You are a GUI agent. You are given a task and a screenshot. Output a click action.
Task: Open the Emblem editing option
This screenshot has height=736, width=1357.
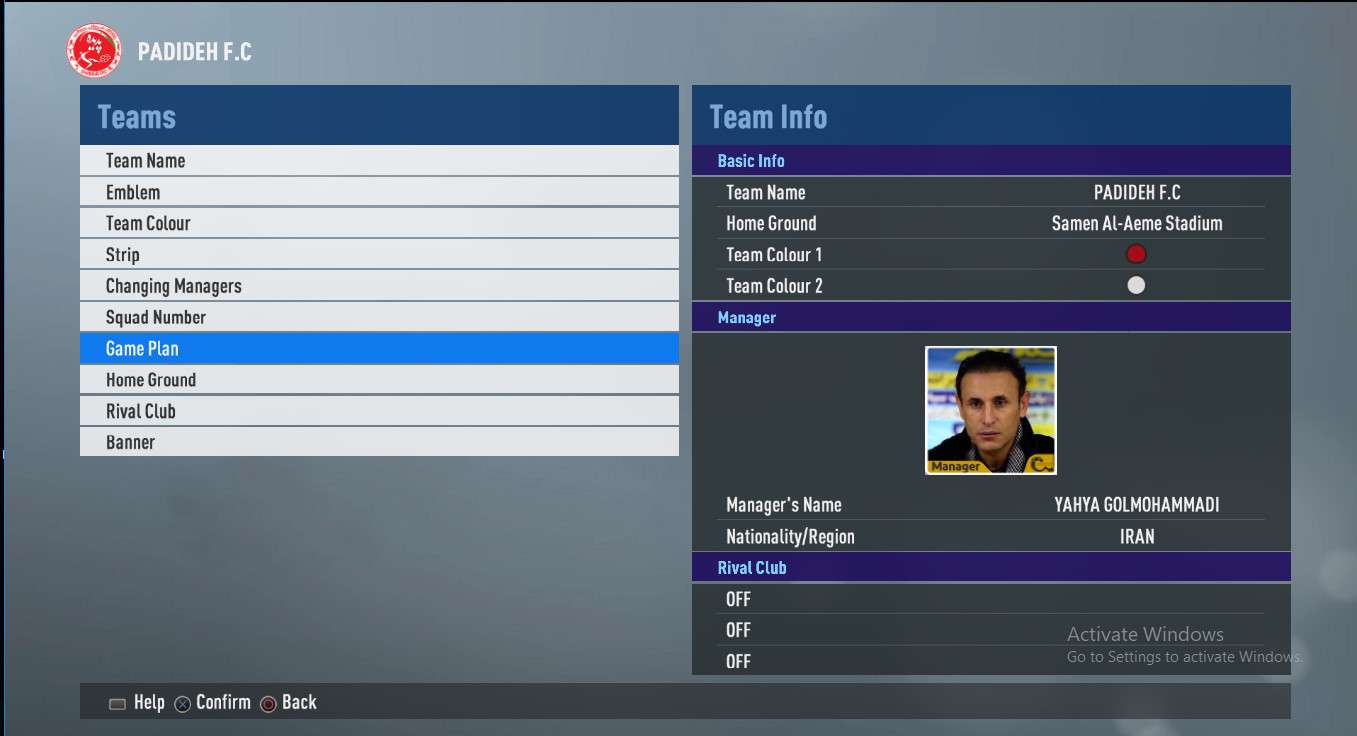(378, 192)
